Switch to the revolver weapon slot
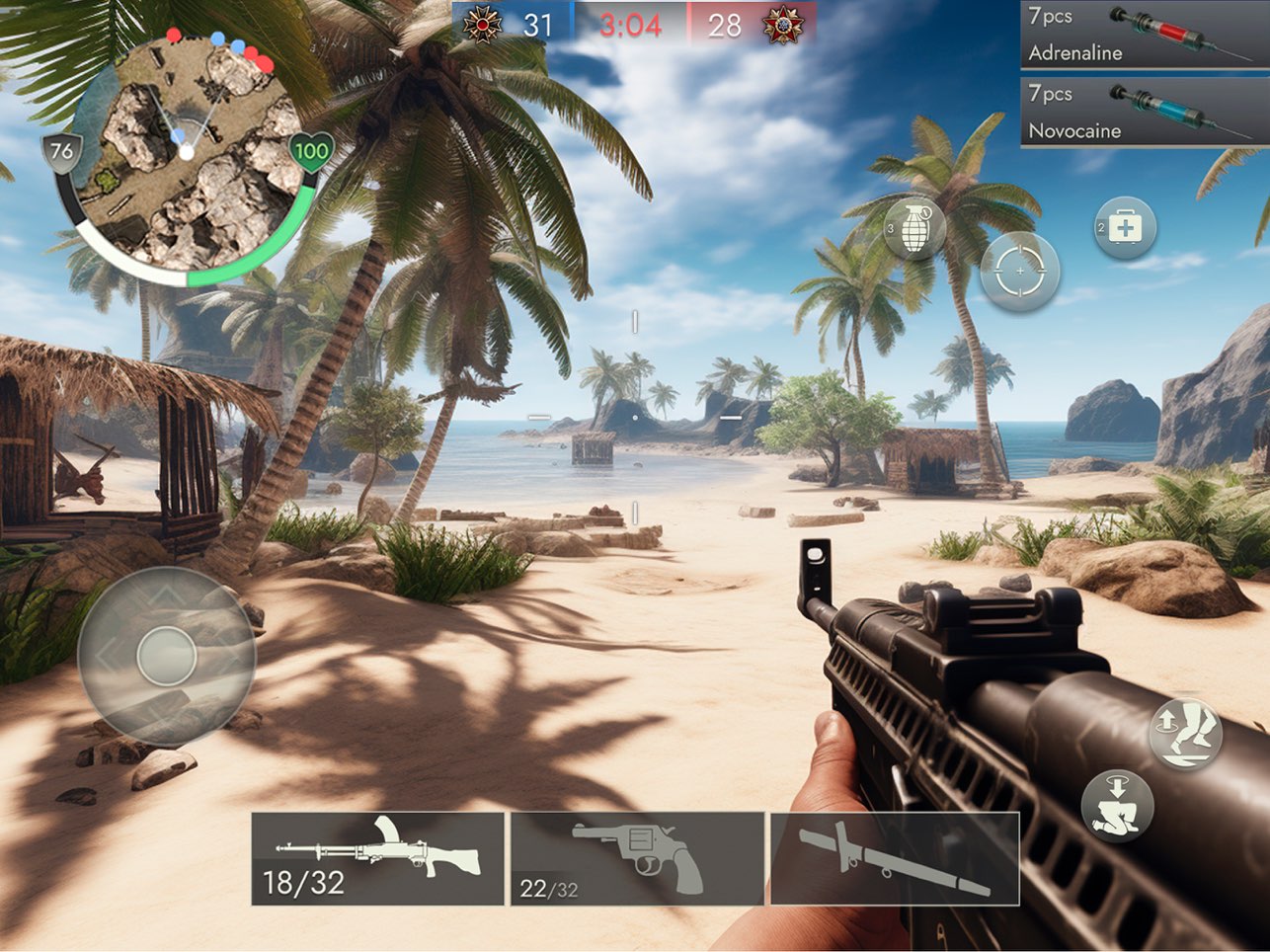This screenshot has height=952, width=1270. (x=637, y=858)
